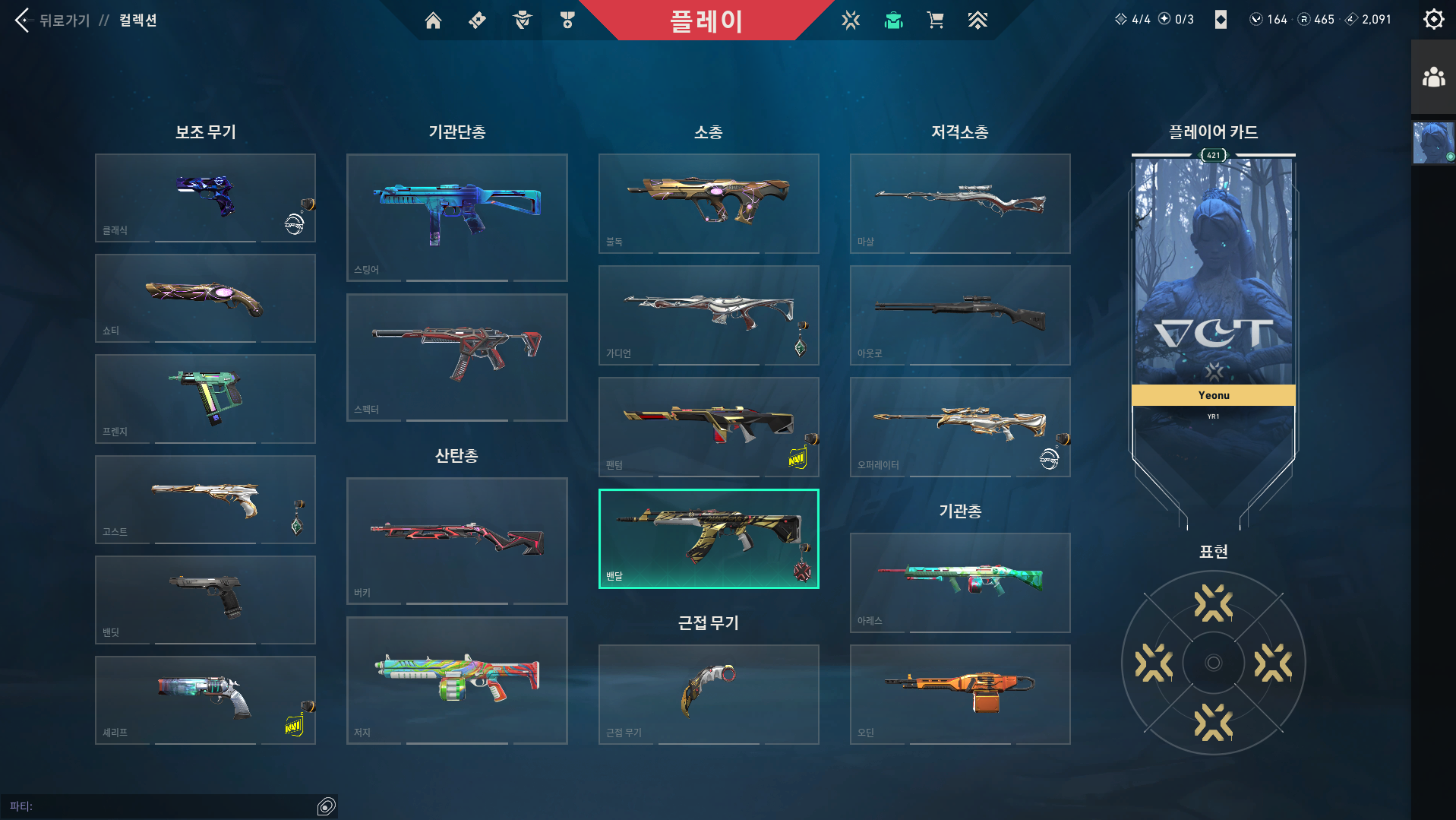Click the 팬텀 skin card
1456x820 pixels.
708,426
